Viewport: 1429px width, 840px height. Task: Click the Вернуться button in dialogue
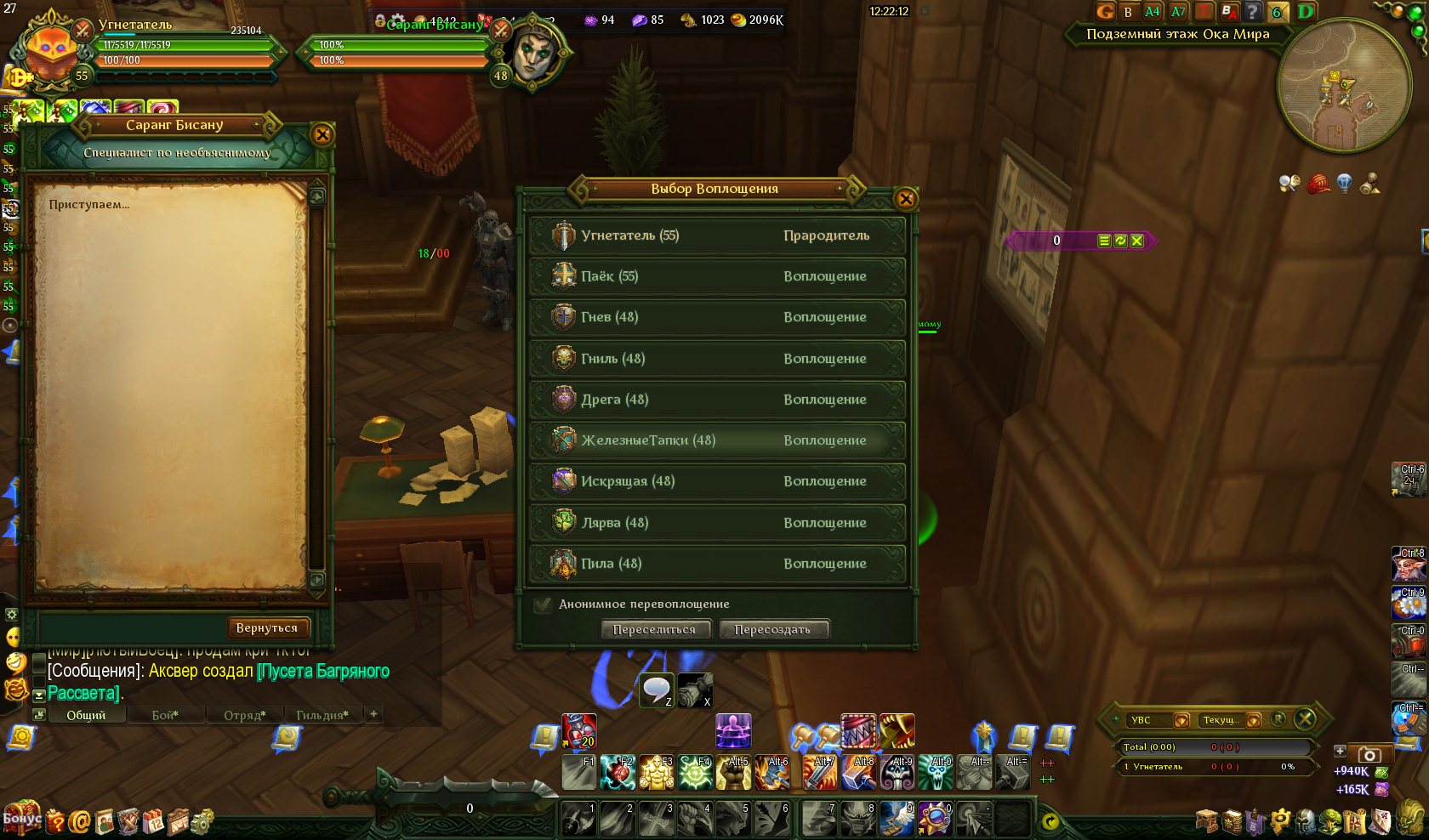[267, 628]
